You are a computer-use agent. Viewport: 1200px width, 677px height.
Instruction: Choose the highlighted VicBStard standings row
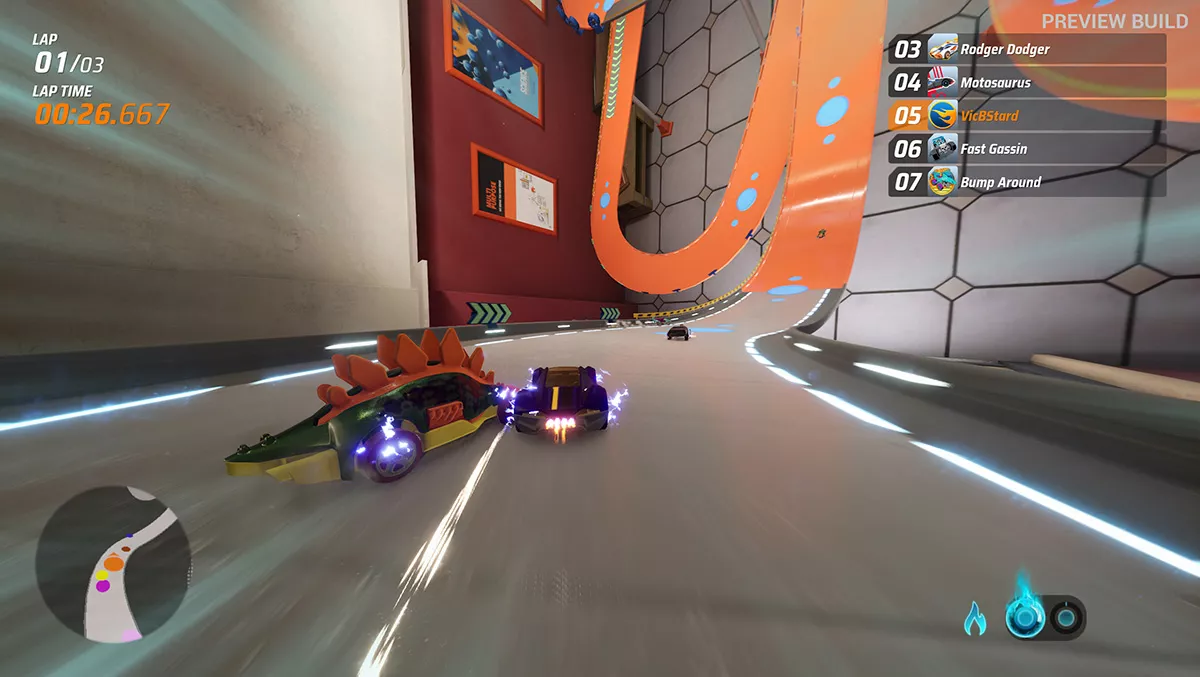click(1027, 115)
